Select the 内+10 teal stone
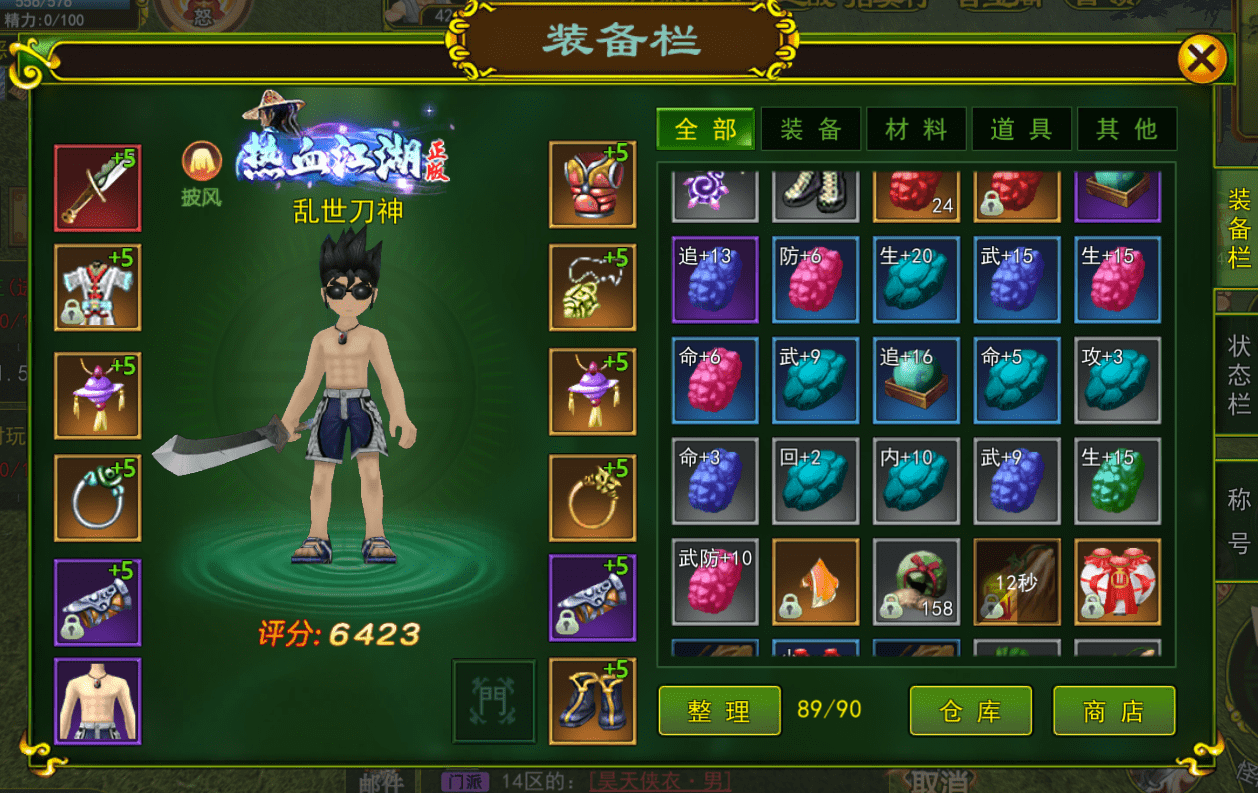This screenshot has height=793, width=1258. coord(916,481)
